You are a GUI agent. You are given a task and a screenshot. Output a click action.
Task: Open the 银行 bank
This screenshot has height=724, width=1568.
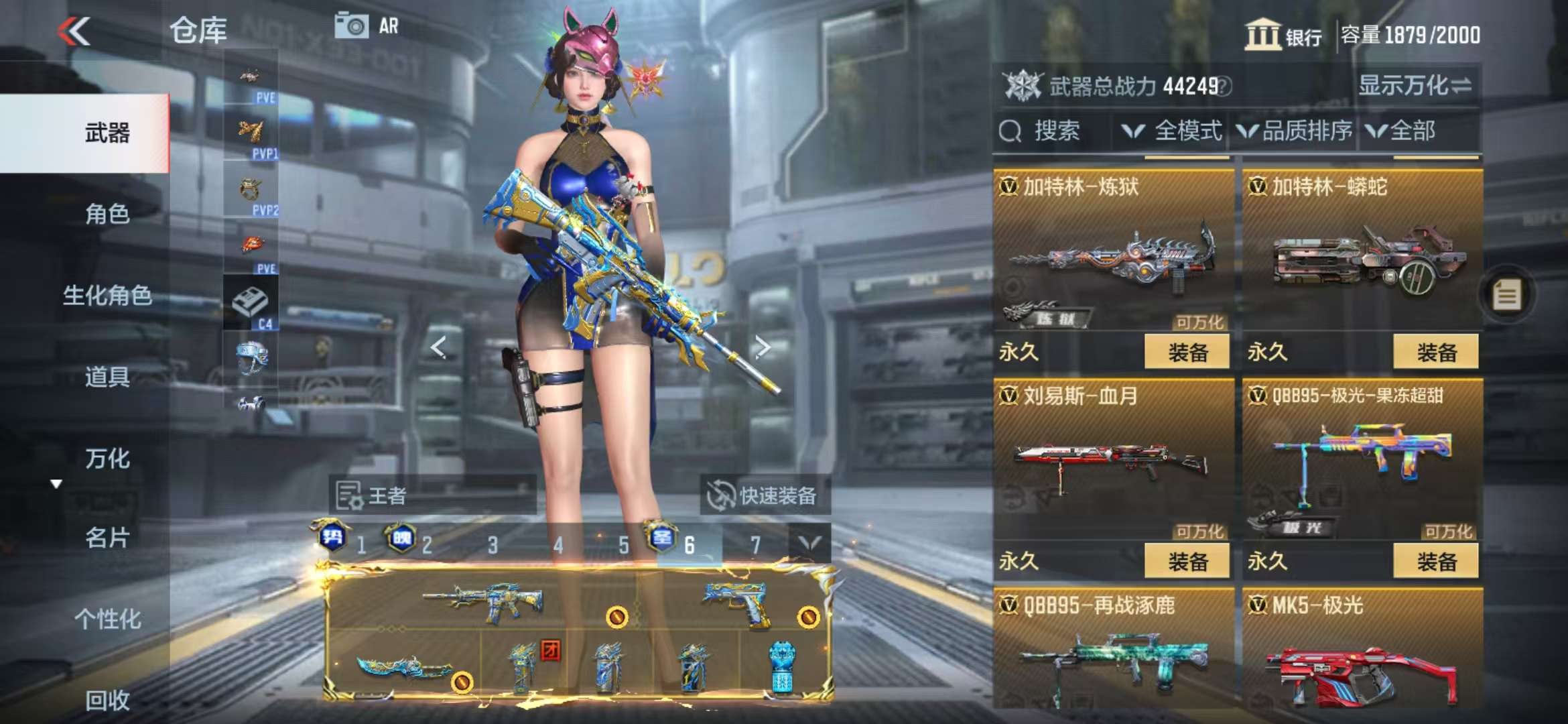coord(1283,35)
